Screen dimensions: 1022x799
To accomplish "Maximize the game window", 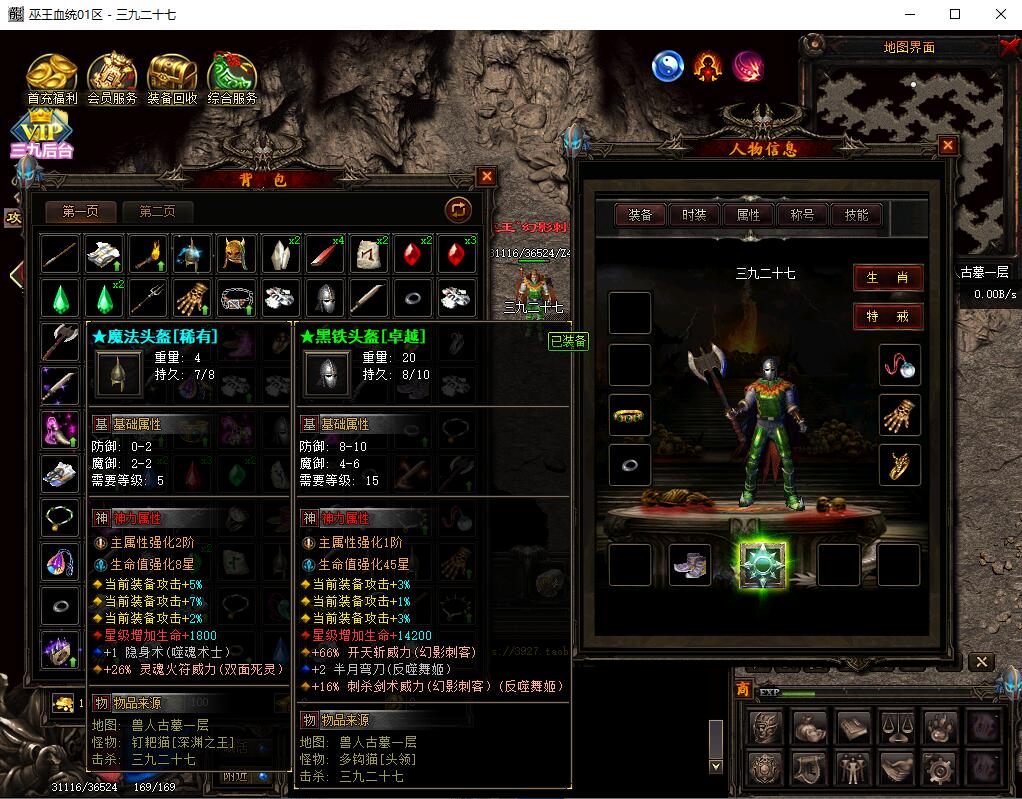I will [x=955, y=14].
